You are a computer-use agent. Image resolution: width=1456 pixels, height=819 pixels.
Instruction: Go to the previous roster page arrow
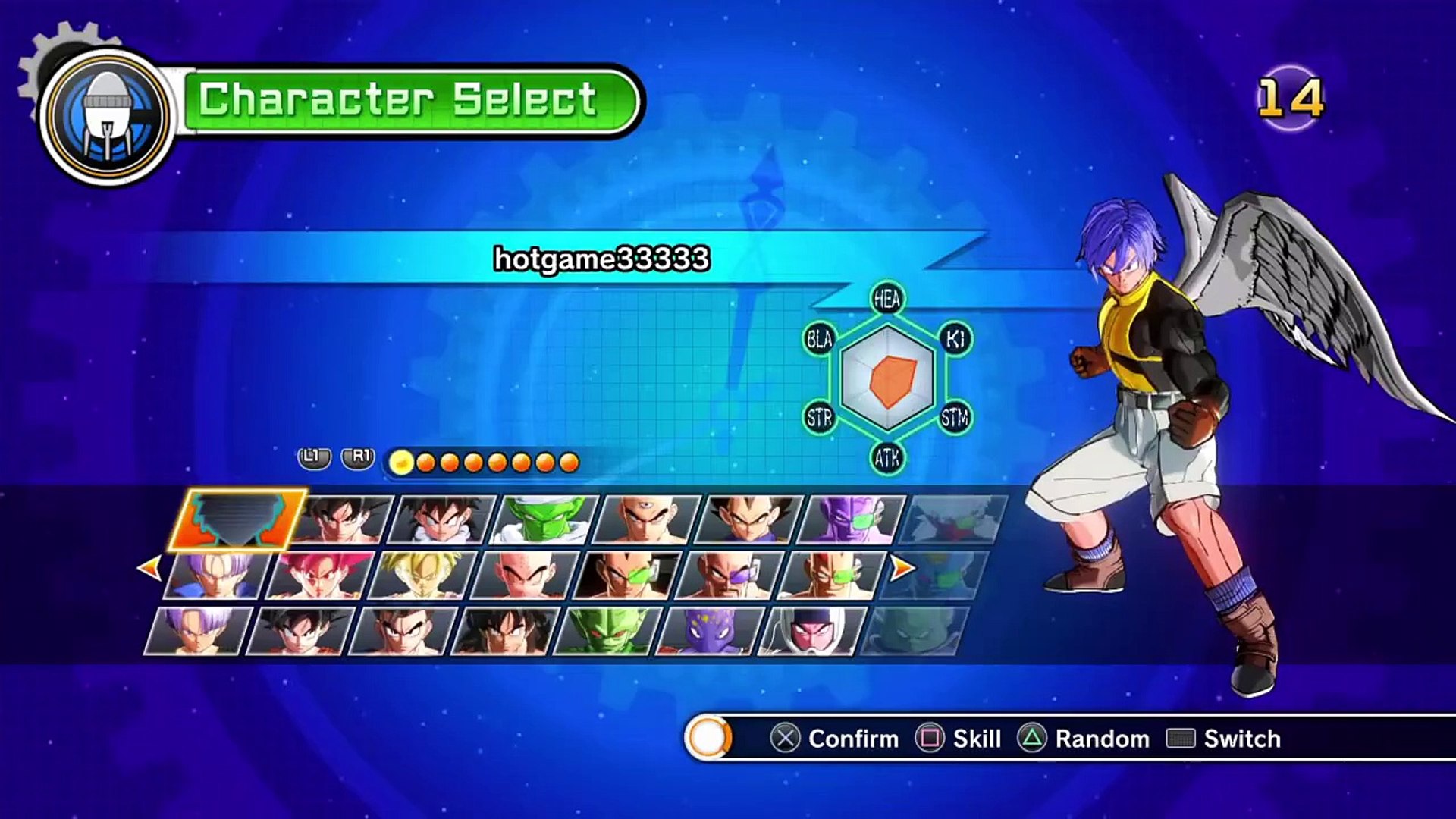coord(150,568)
